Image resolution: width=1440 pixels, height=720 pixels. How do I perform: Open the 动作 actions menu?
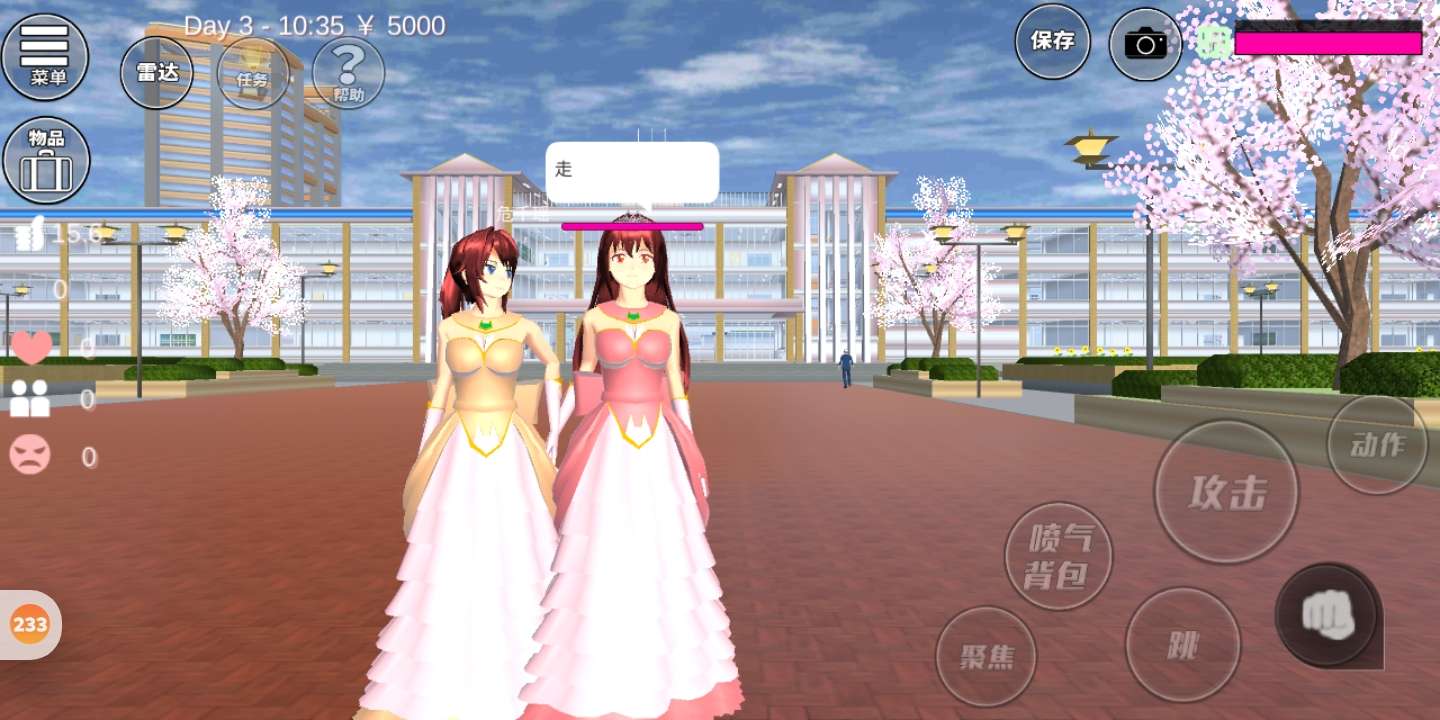(x=1377, y=445)
